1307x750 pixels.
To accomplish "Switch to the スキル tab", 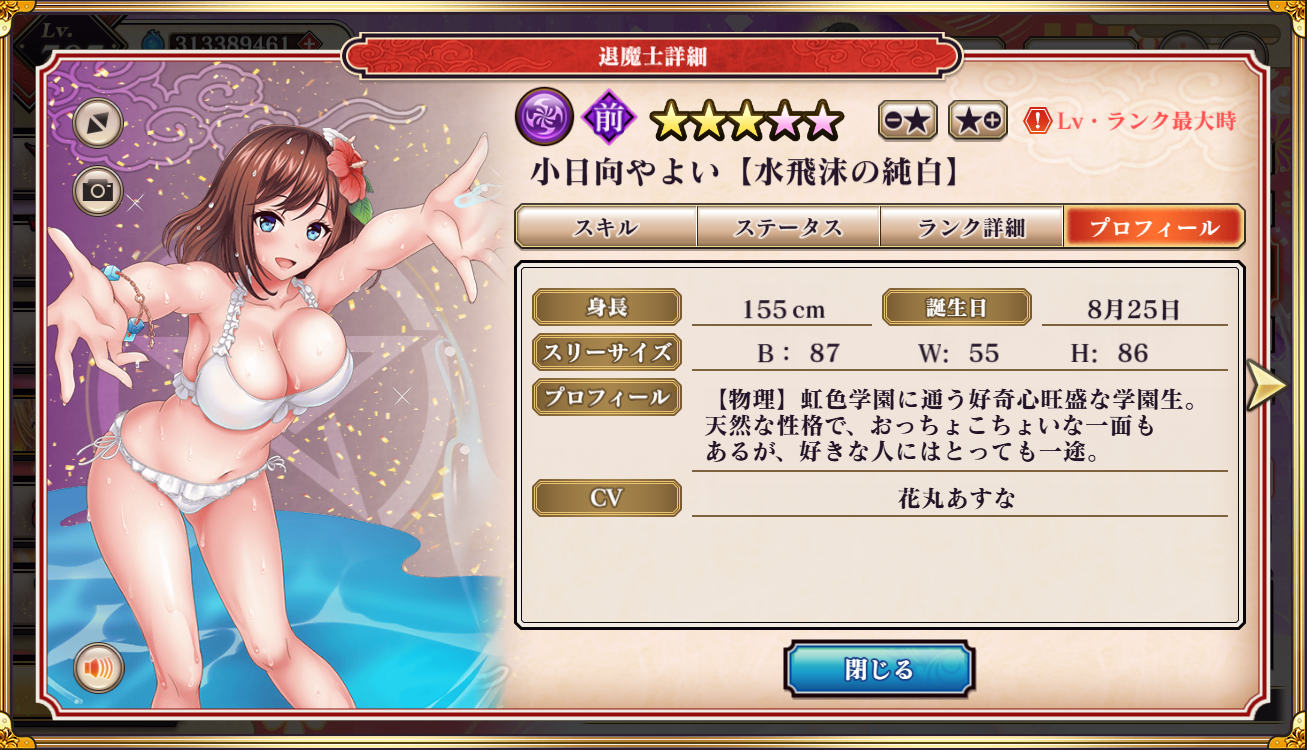I will (x=605, y=227).
